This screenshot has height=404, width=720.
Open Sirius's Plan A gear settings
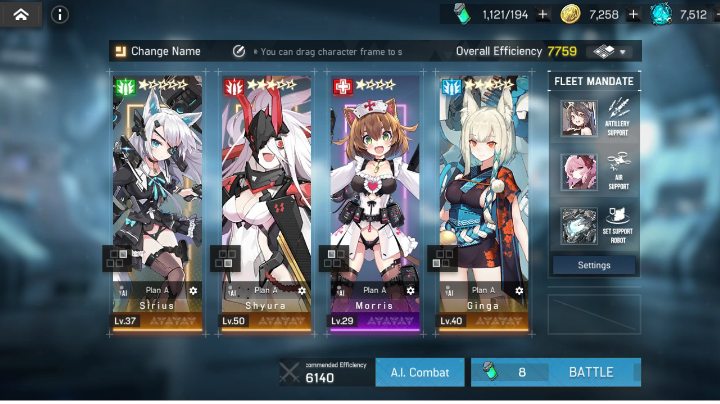point(193,290)
